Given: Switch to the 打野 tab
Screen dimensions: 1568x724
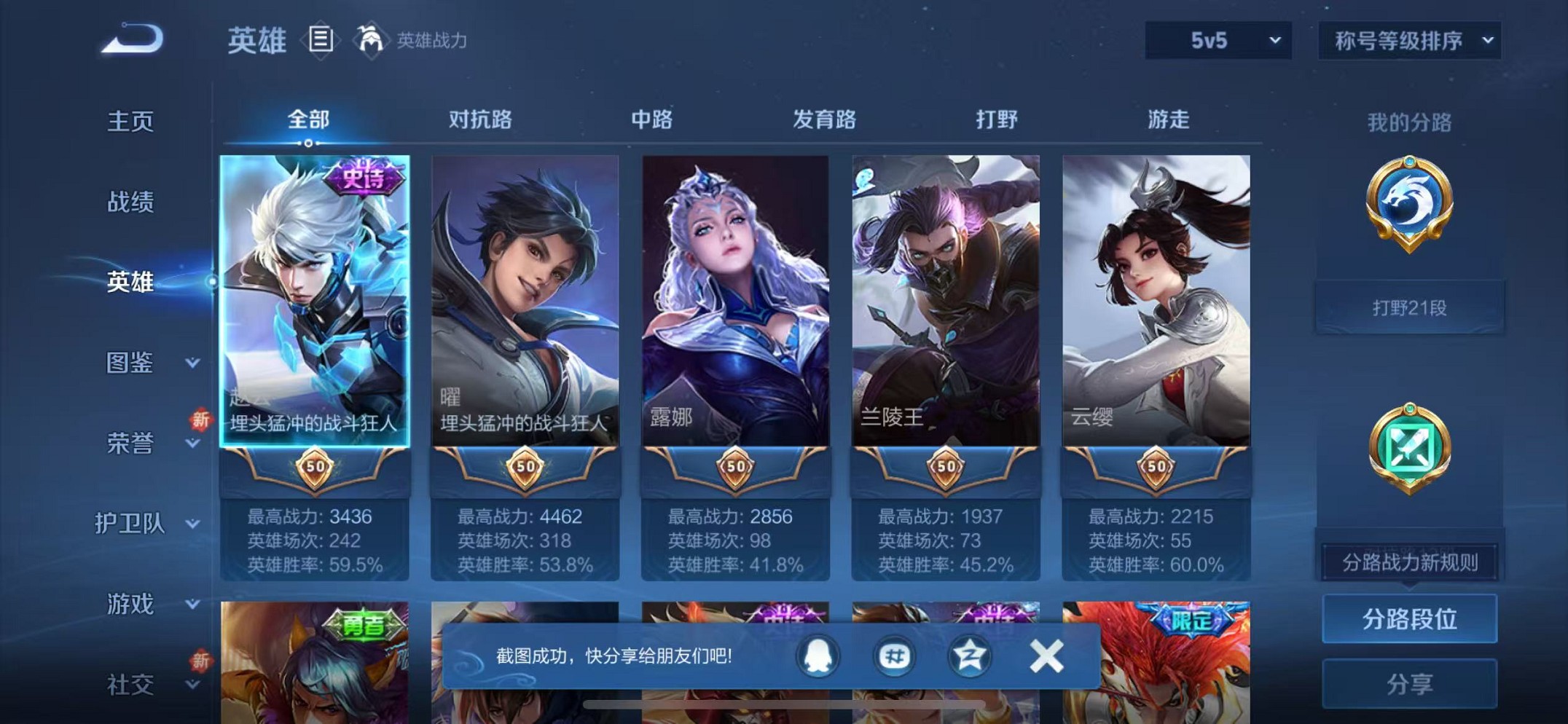Looking at the screenshot, I should pyautogui.click(x=996, y=119).
